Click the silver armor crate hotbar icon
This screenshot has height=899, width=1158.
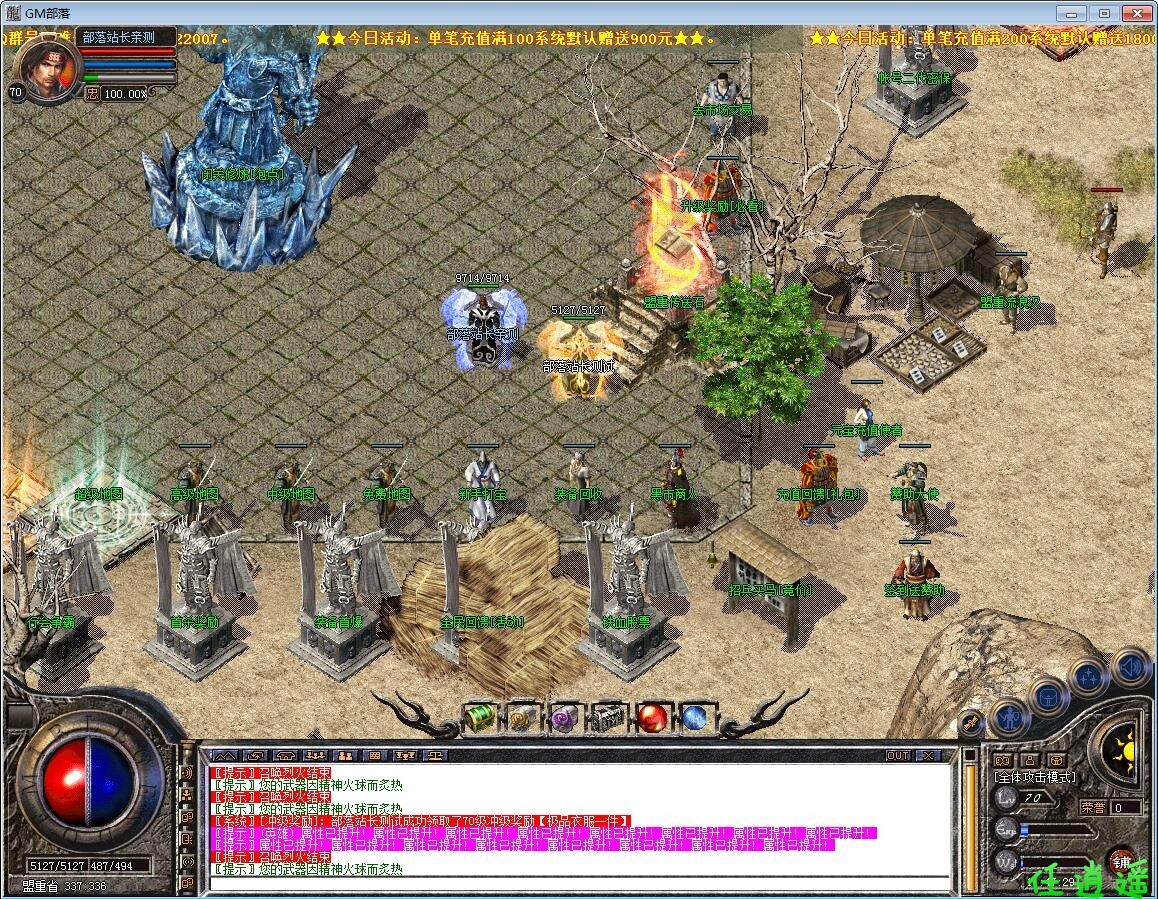(608, 718)
